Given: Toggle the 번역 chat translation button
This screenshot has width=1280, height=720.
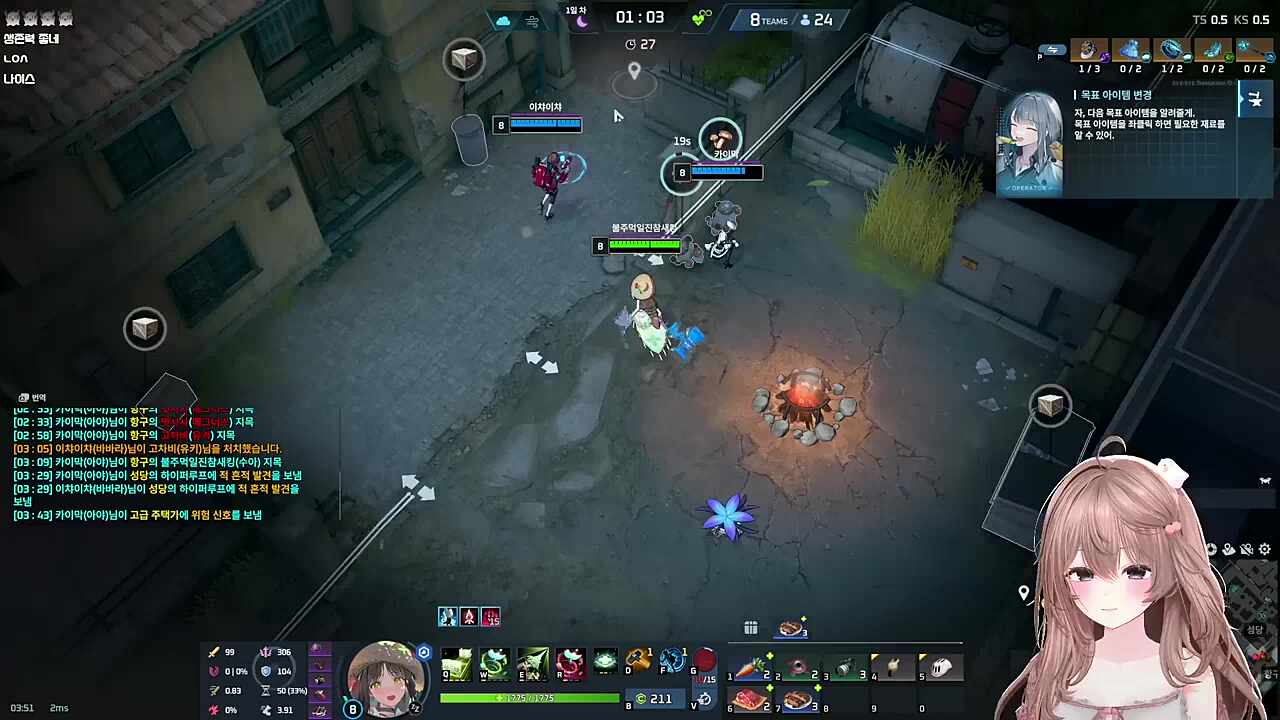Looking at the screenshot, I should coord(30,397).
